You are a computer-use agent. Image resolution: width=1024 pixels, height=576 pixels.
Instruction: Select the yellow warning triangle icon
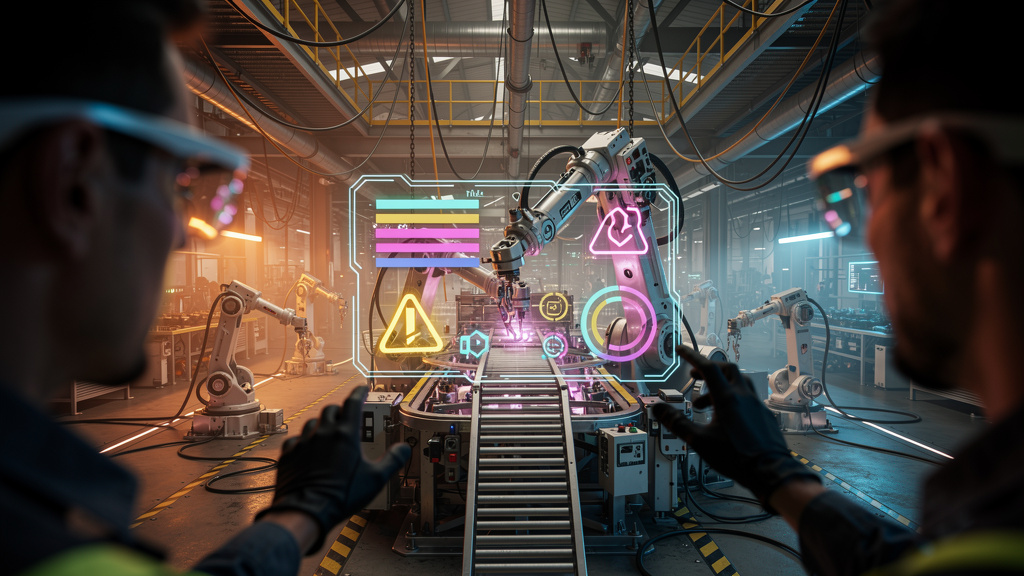click(411, 324)
